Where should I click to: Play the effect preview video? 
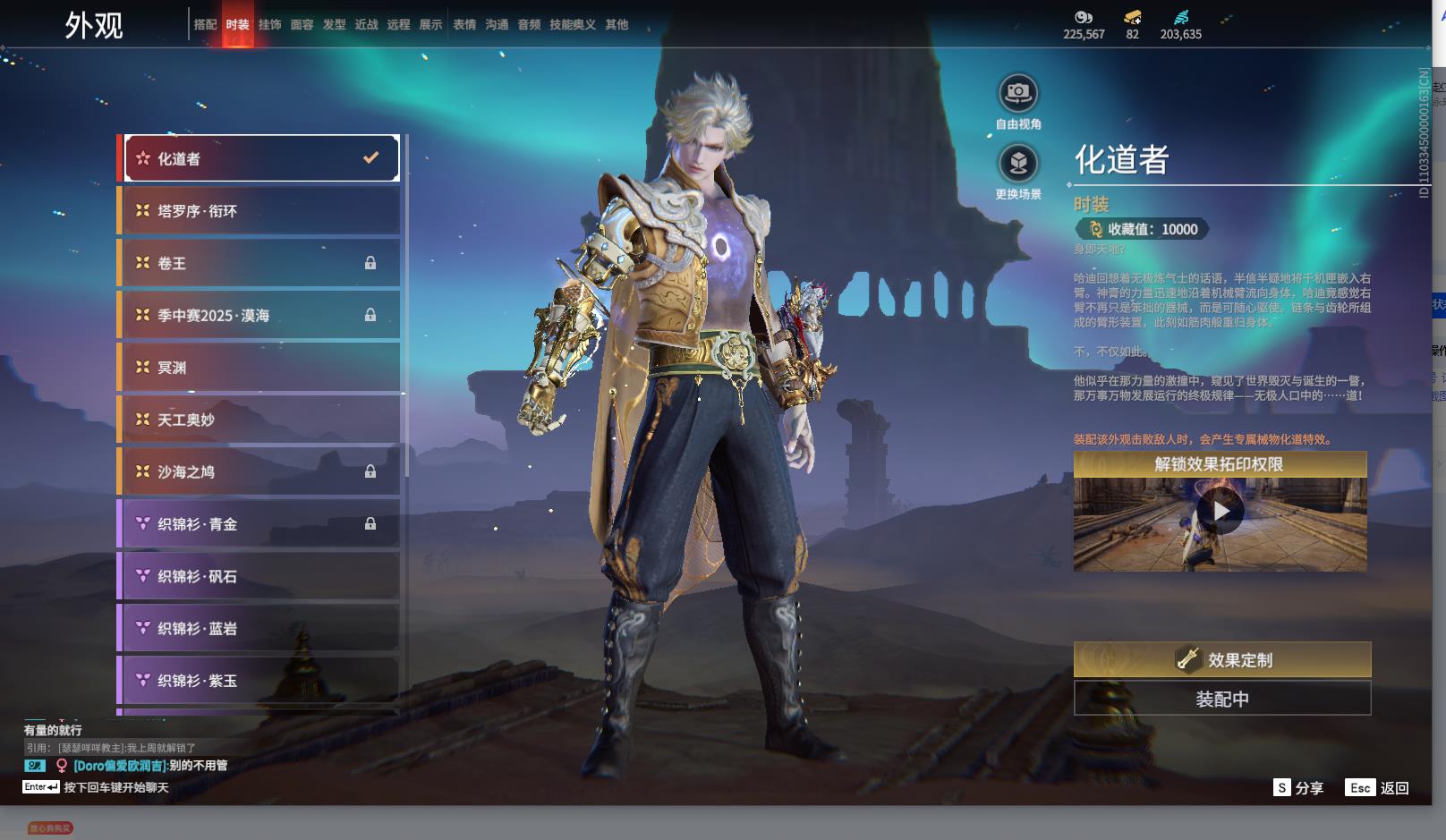click(x=1220, y=512)
